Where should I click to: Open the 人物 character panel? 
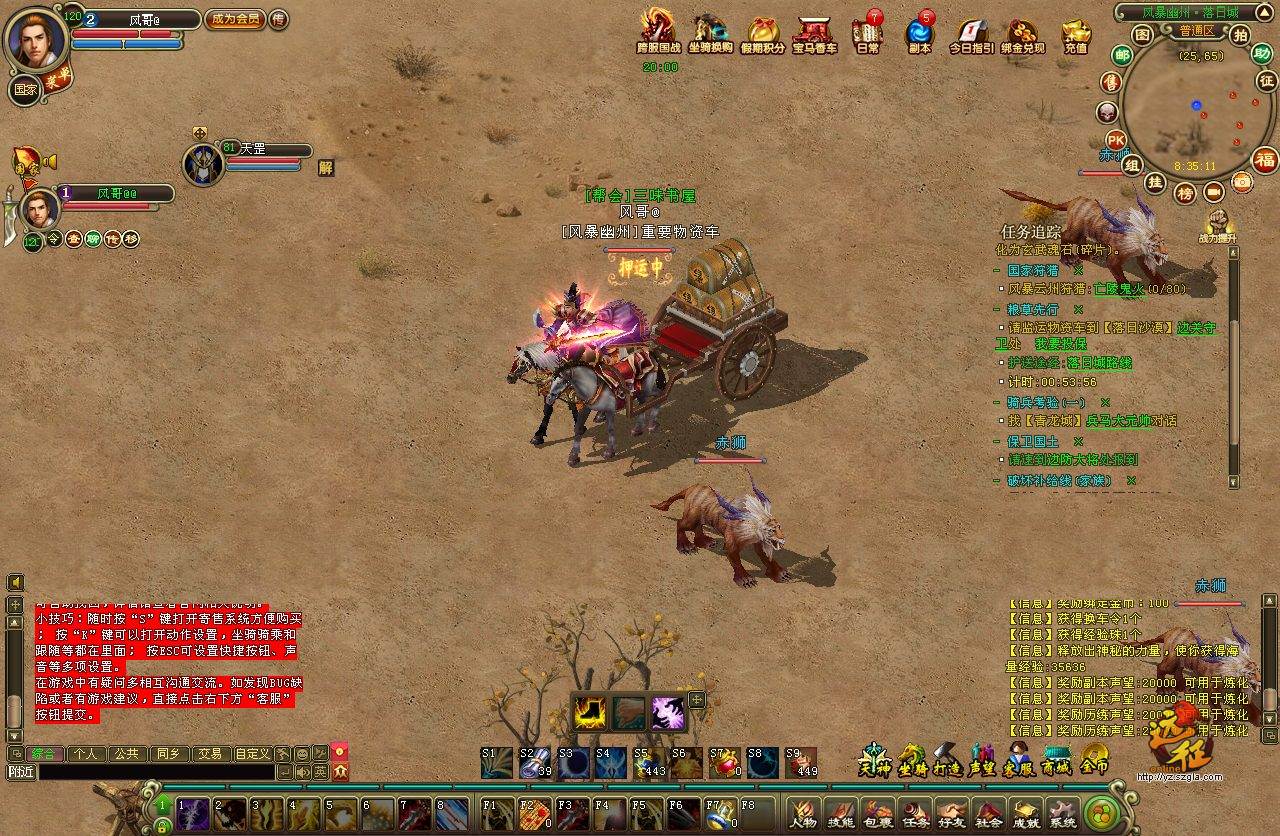(803, 815)
